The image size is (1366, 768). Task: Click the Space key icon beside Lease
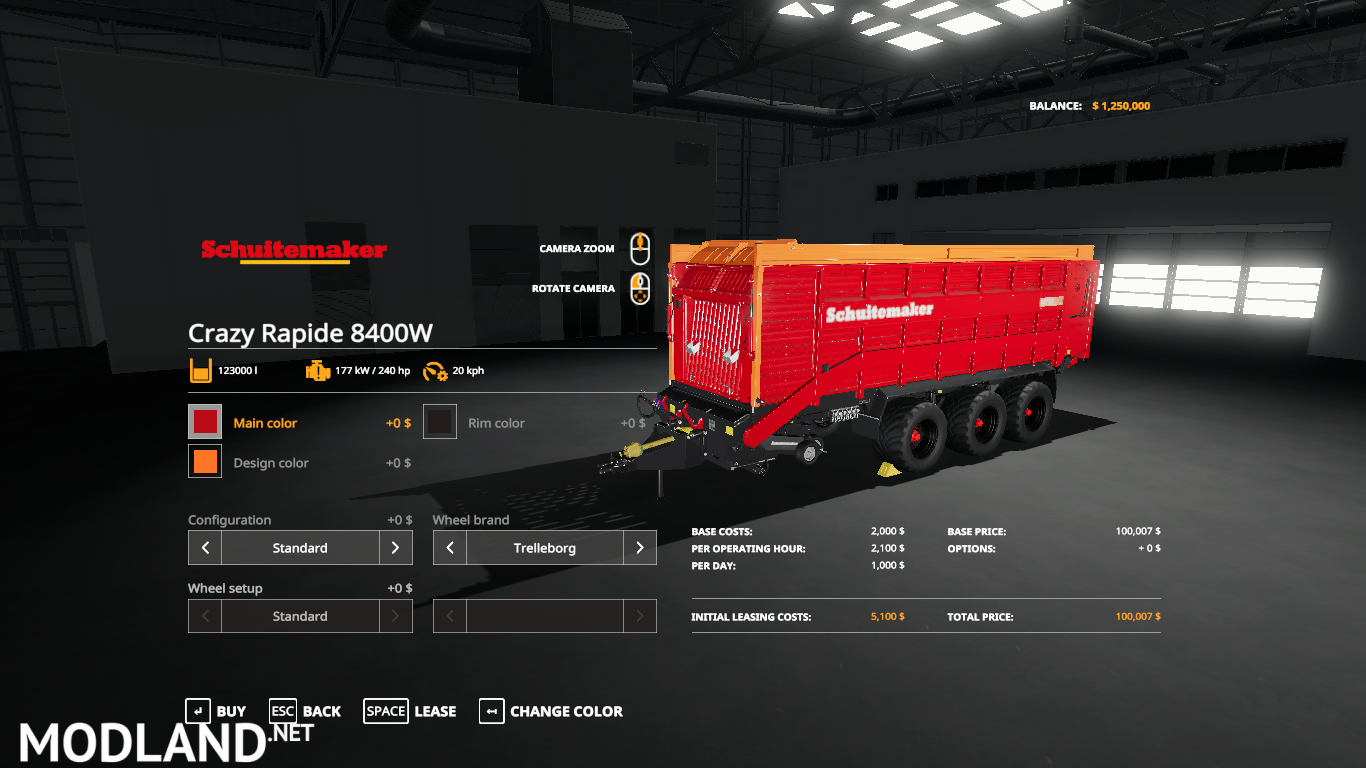pyautogui.click(x=386, y=711)
